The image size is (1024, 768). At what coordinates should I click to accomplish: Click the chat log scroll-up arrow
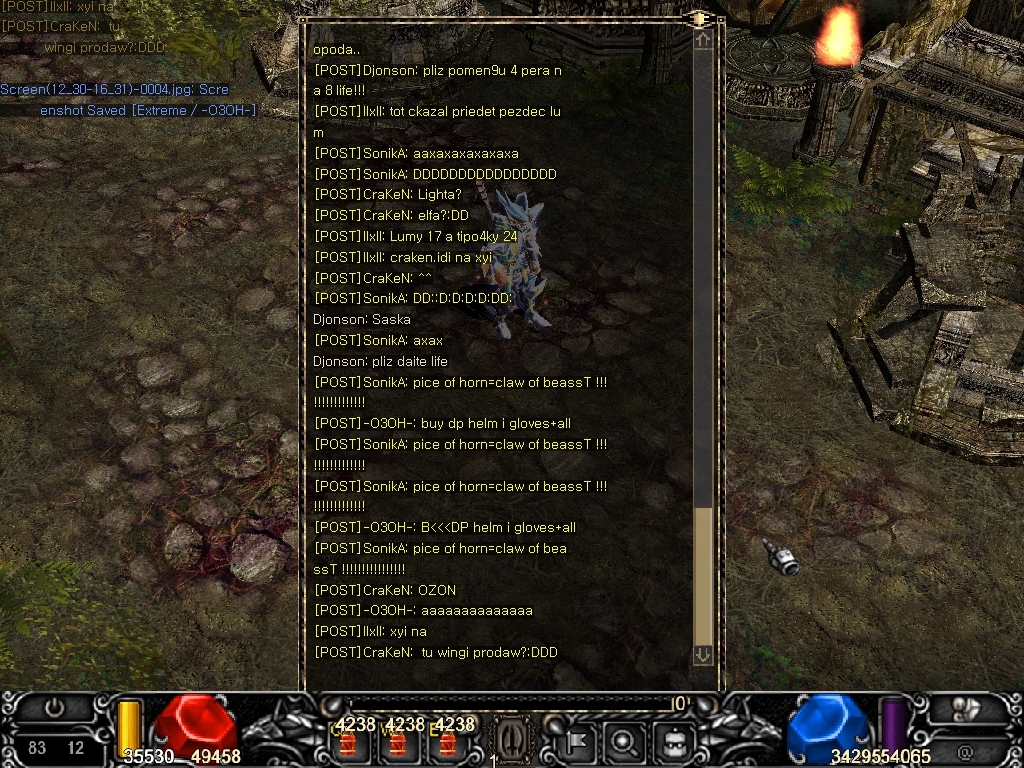click(703, 40)
